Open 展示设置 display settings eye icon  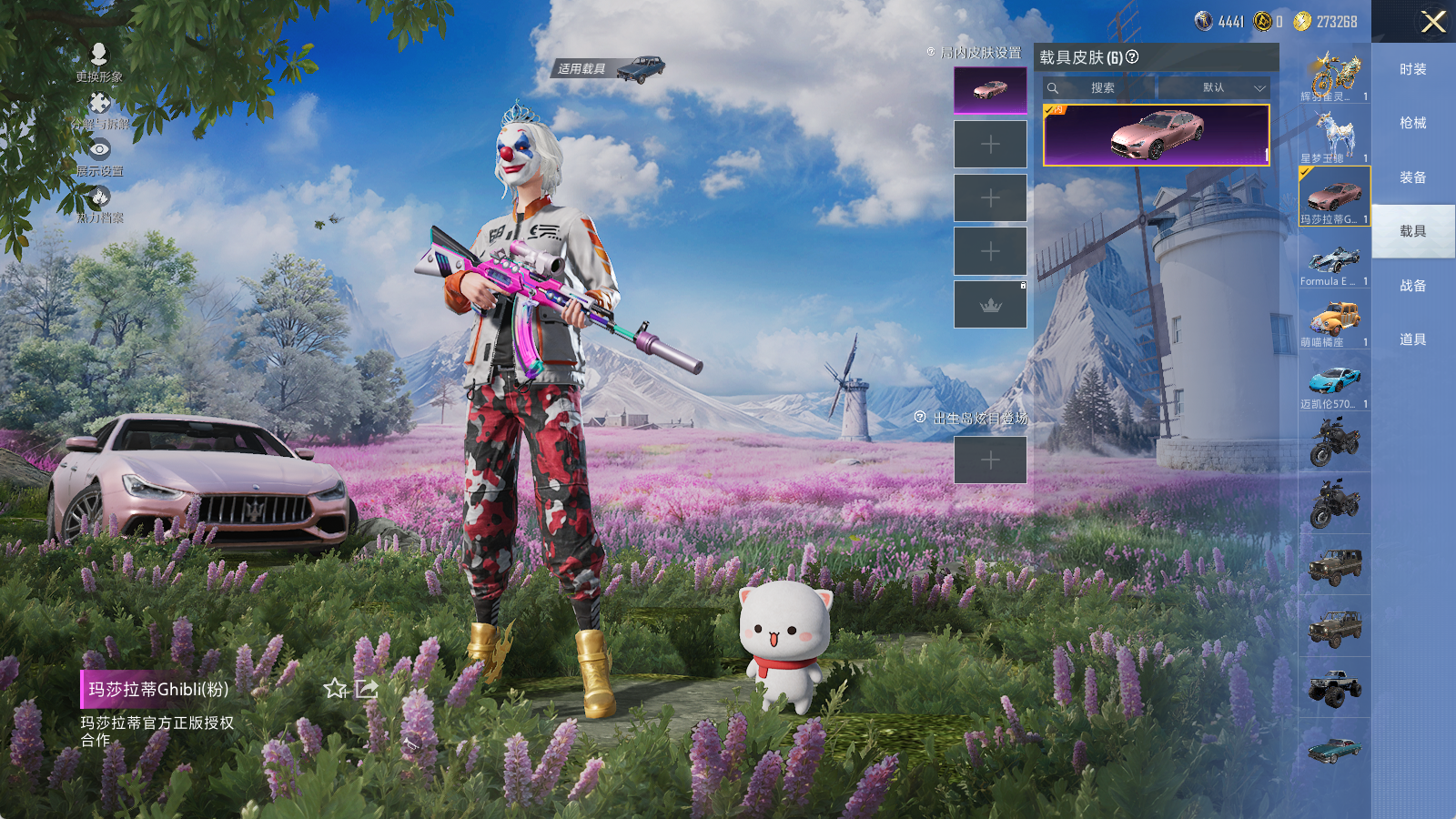tap(99, 155)
